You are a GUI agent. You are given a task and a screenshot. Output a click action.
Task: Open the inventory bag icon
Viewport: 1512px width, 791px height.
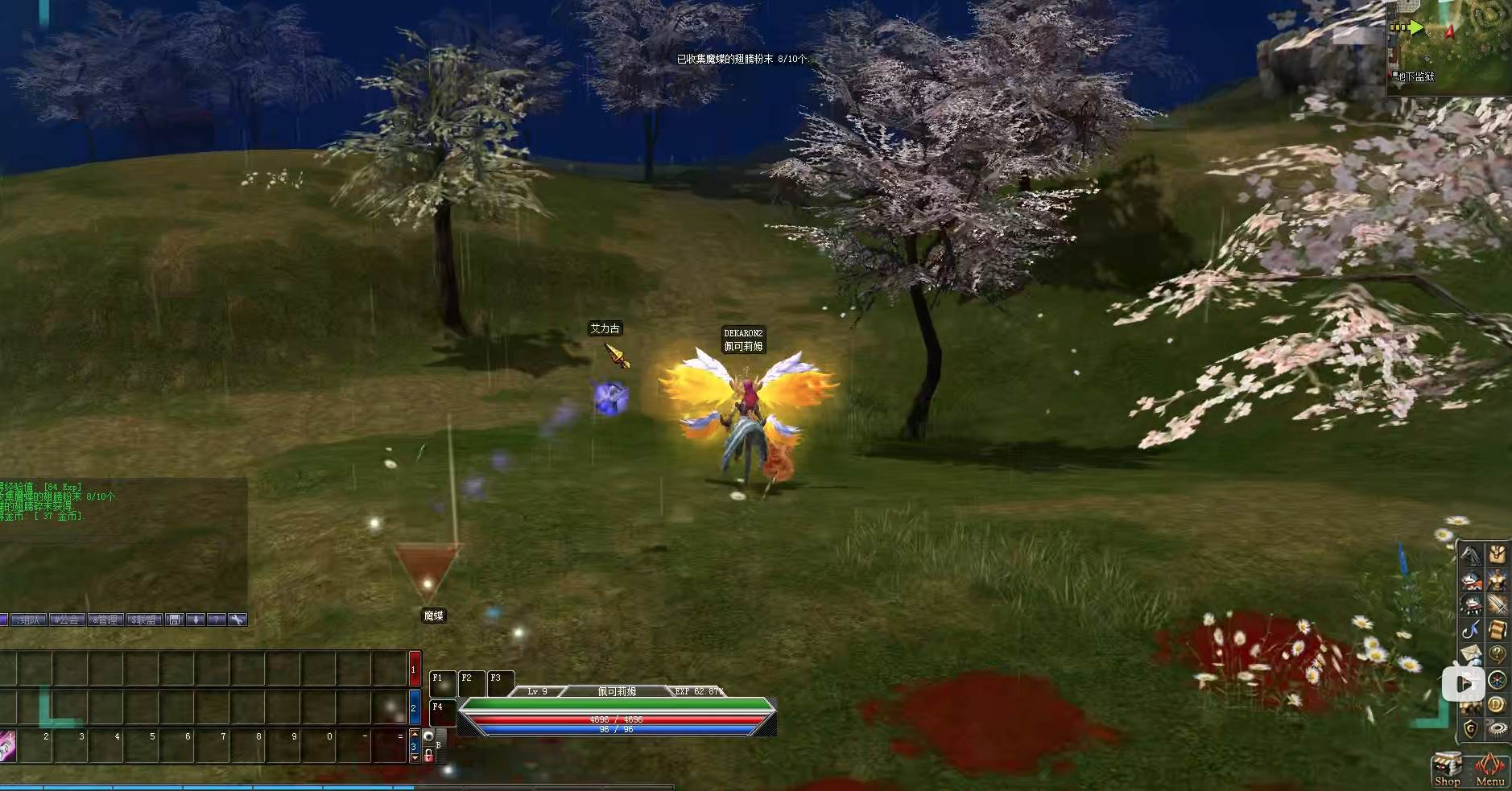tap(1498, 555)
